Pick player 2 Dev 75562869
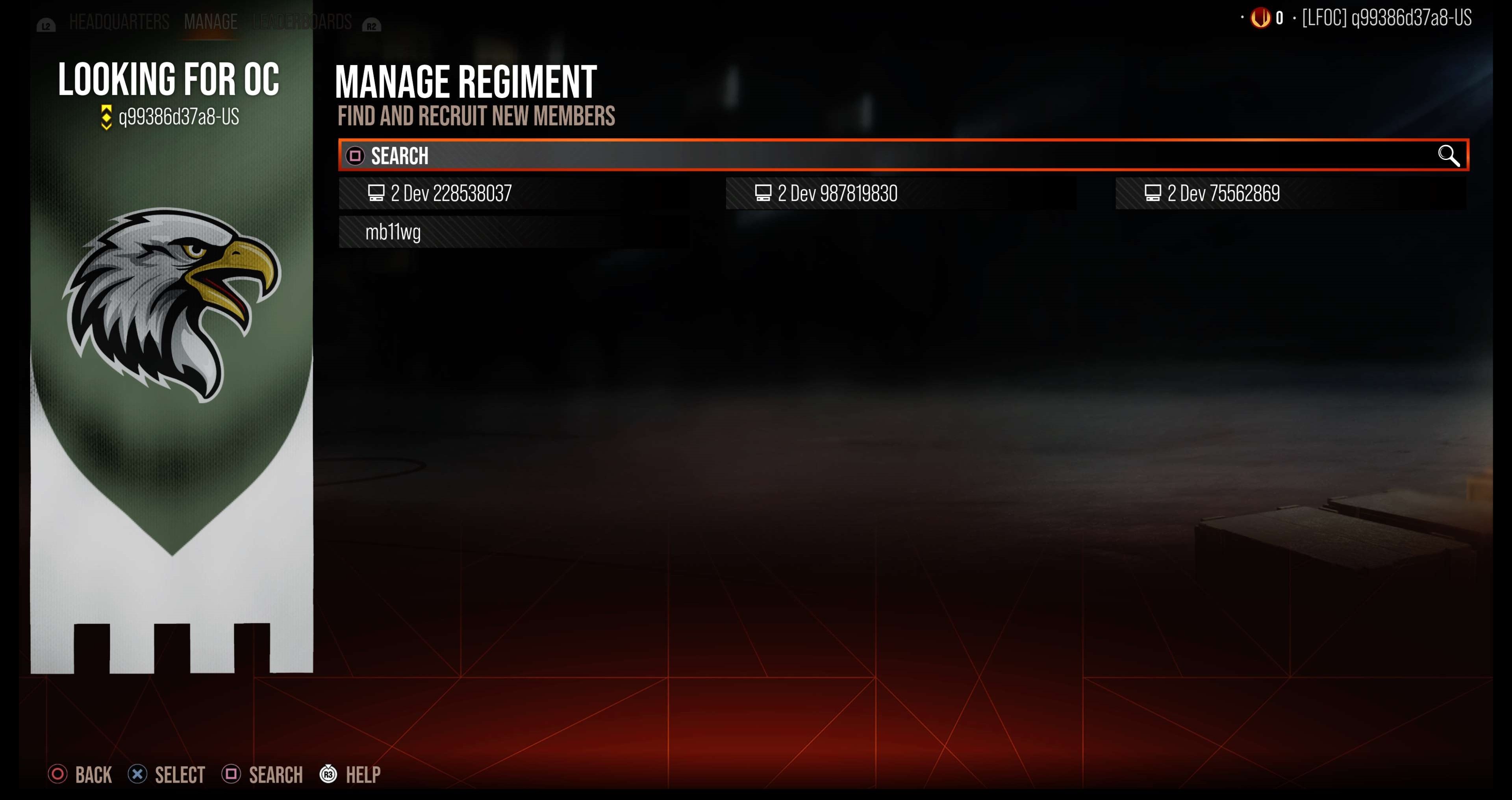The image size is (1512, 800). [x=1290, y=193]
